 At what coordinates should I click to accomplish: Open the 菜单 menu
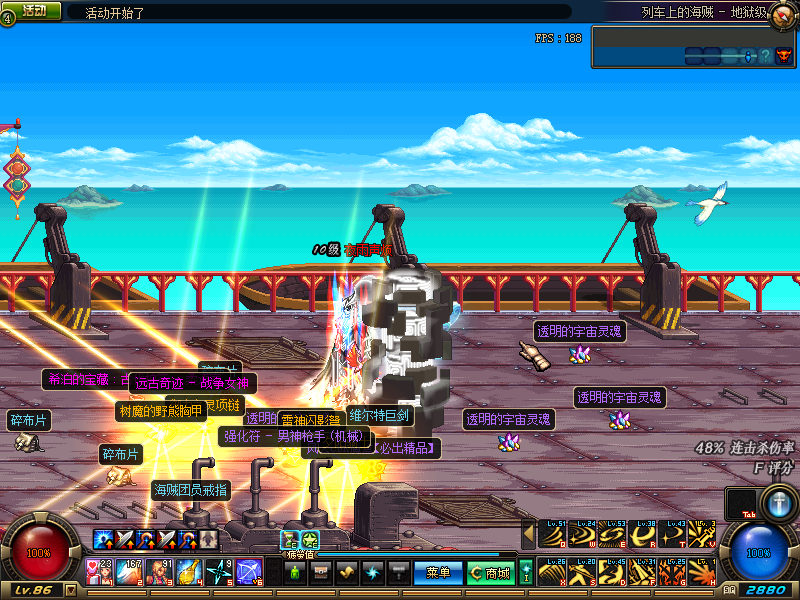[x=438, y=572]
